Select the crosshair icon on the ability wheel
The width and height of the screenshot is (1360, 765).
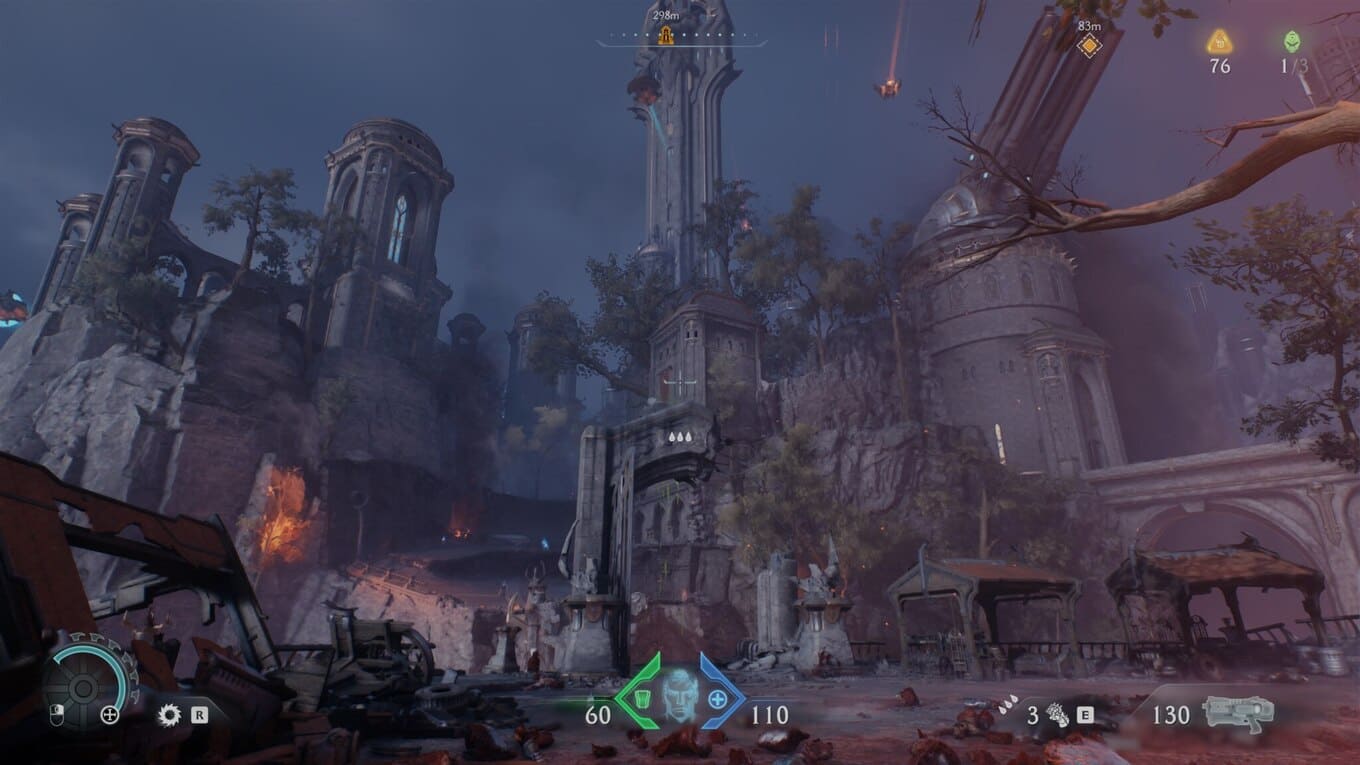[x=110, y=714]
